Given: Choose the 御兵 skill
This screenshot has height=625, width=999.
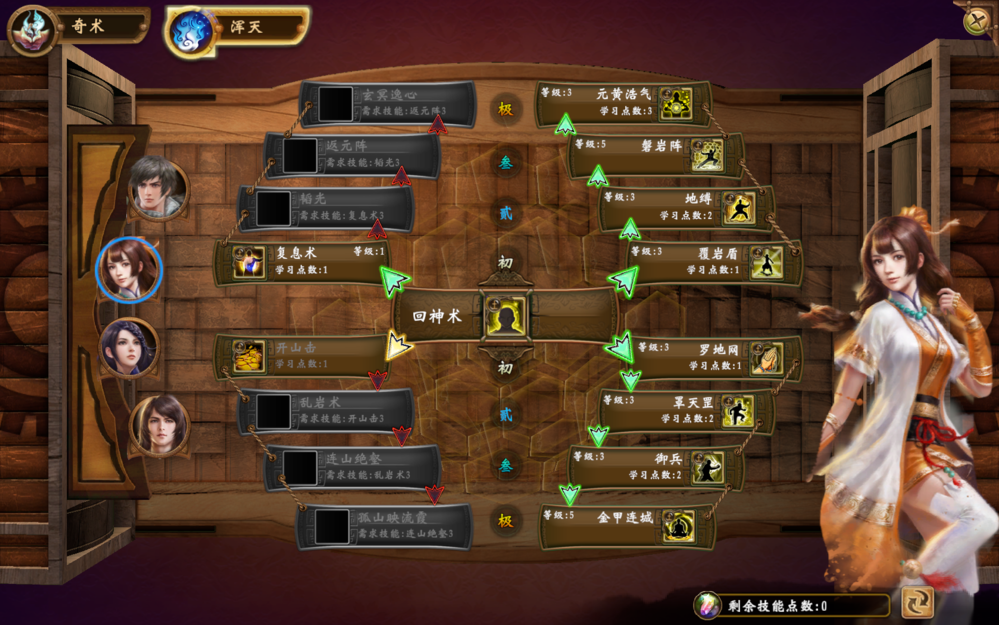Looking at the screenshot, I should 655,466.
